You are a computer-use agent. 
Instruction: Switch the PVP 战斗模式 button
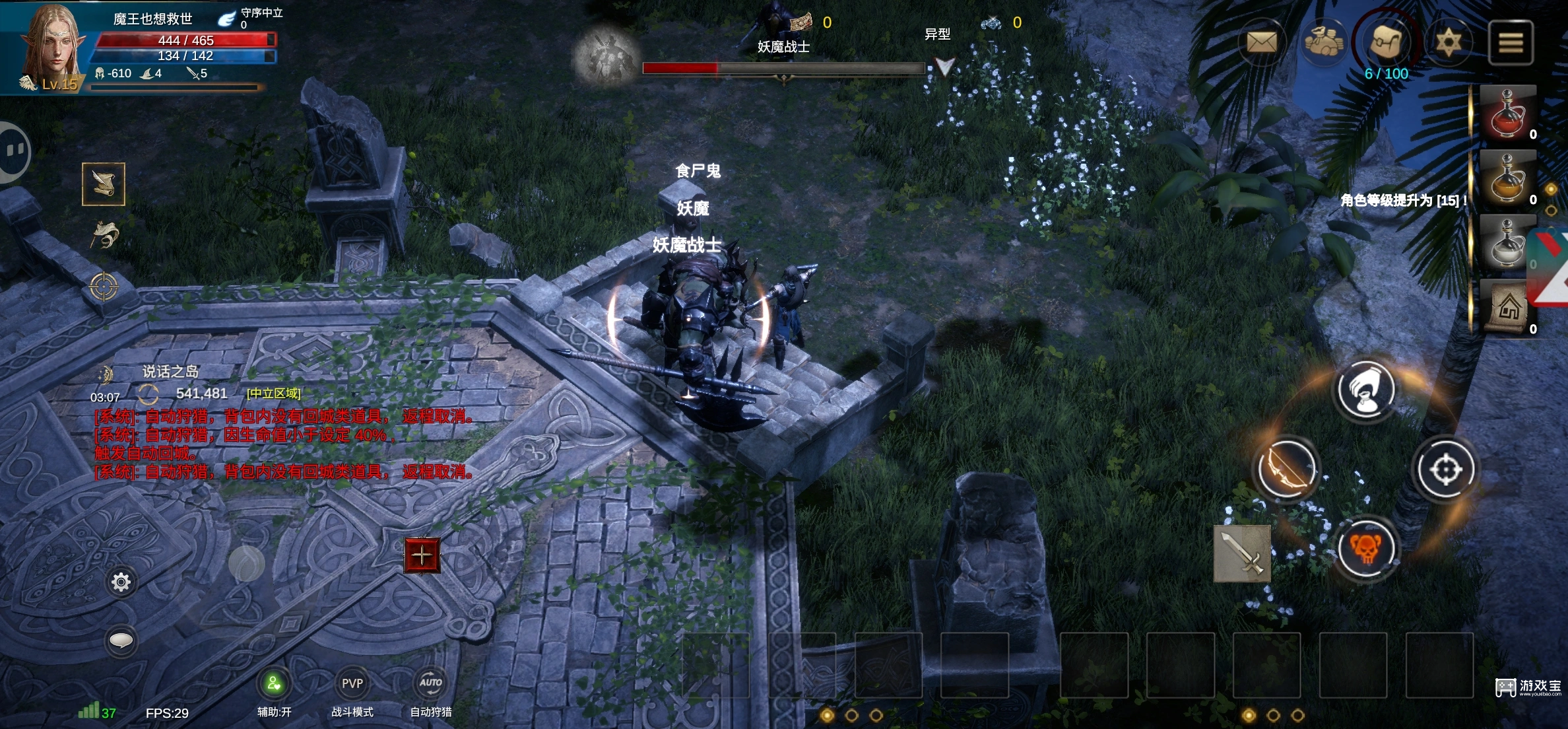(x=352, y=685)
